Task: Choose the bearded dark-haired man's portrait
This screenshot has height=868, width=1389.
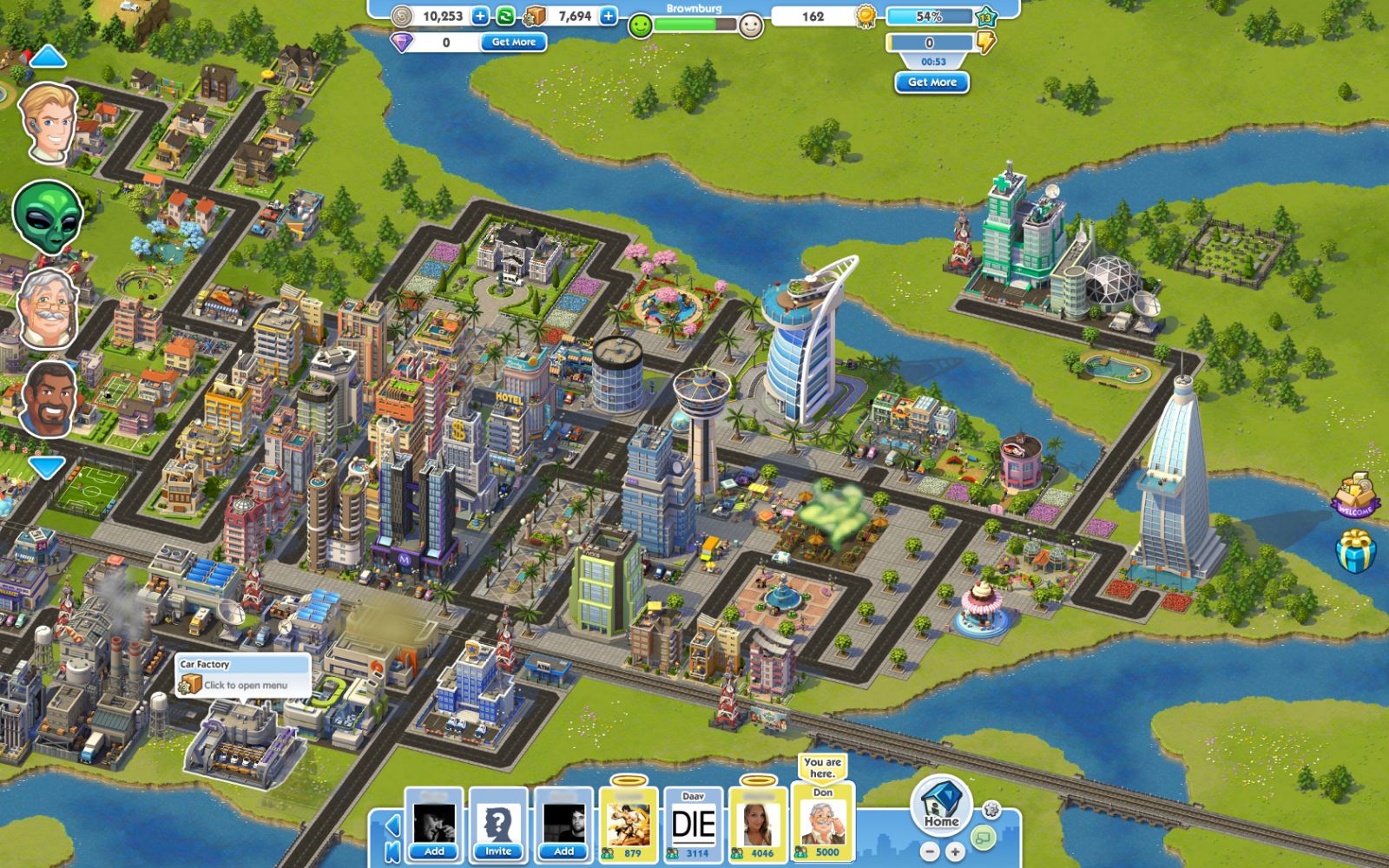Action: pos(49,399)
